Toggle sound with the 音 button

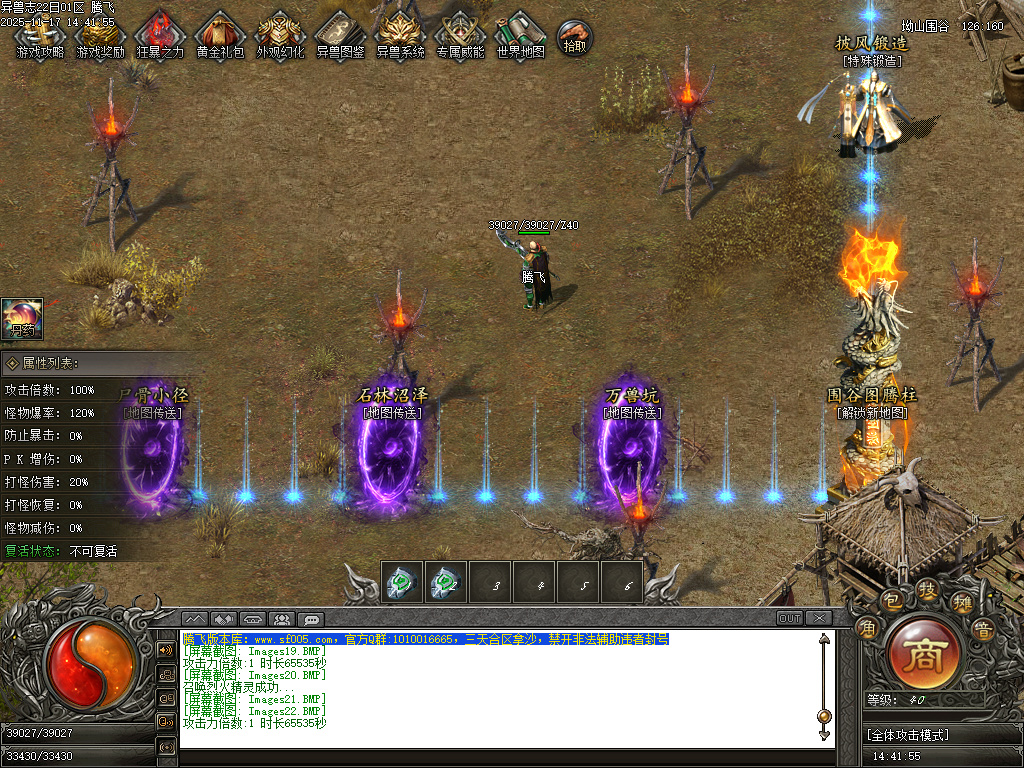click(x=982, y=629)
